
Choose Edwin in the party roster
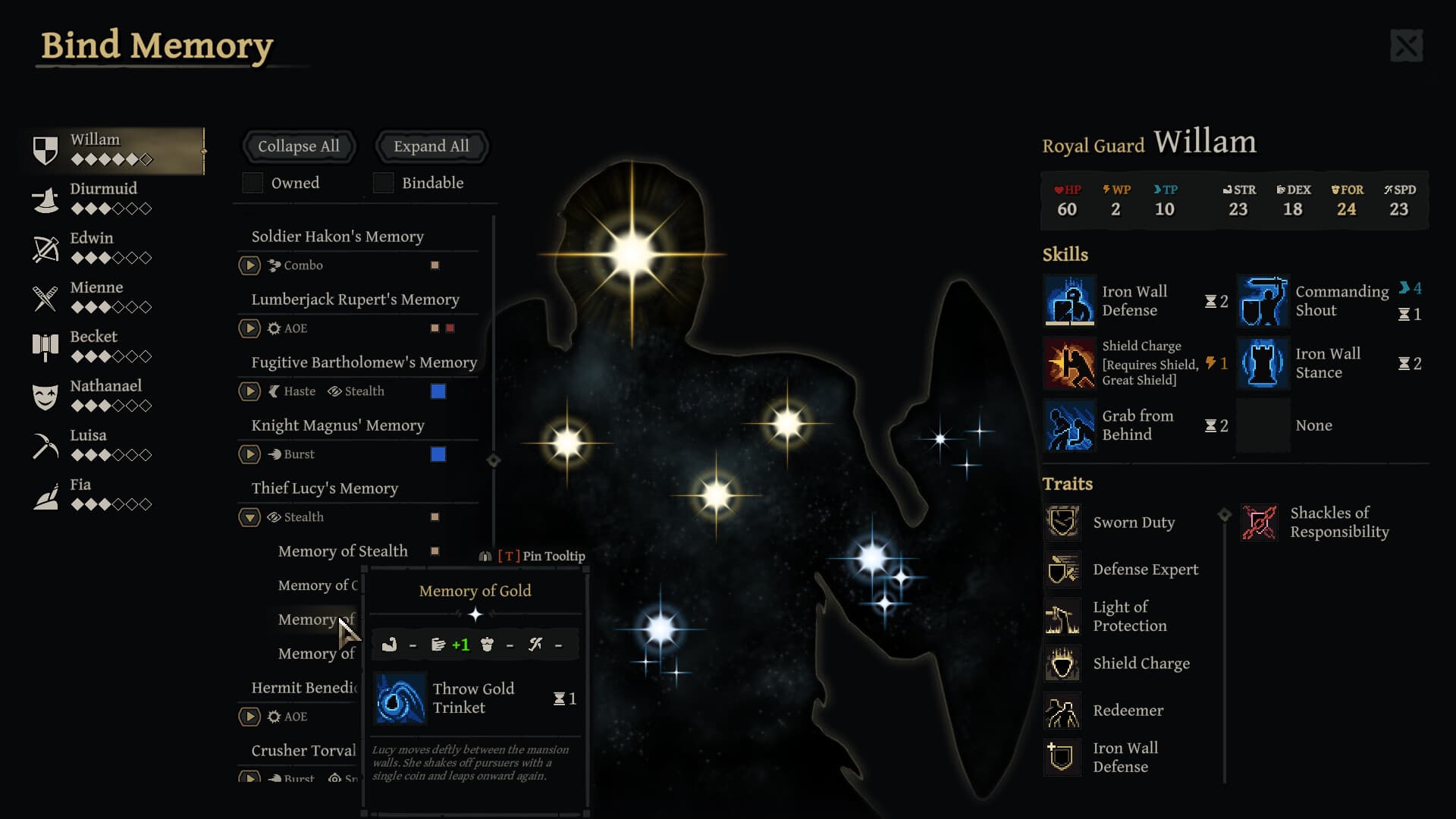click(92, 246)
